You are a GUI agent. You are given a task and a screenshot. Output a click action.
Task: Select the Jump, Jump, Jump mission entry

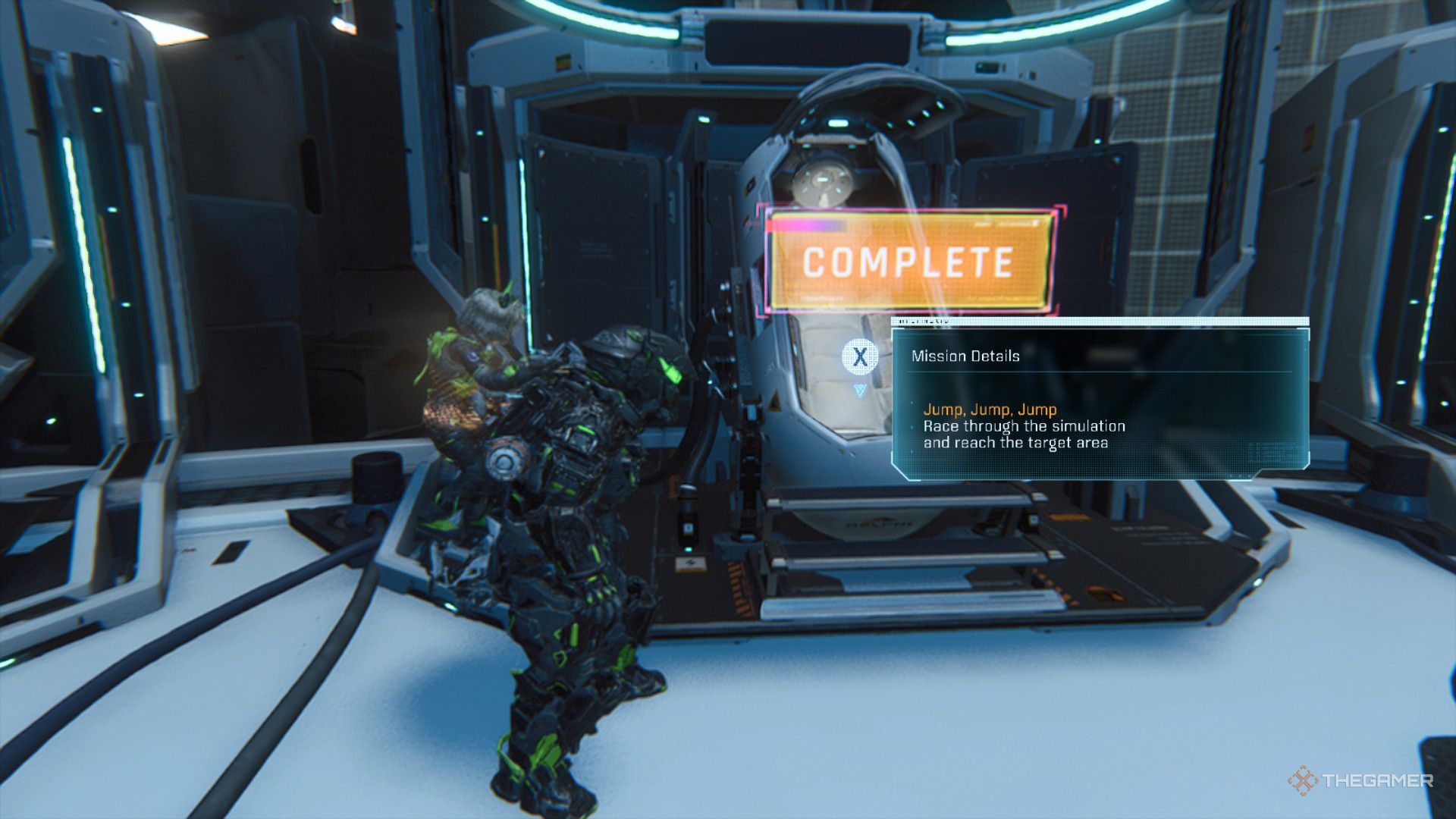(x=990, y=410)
